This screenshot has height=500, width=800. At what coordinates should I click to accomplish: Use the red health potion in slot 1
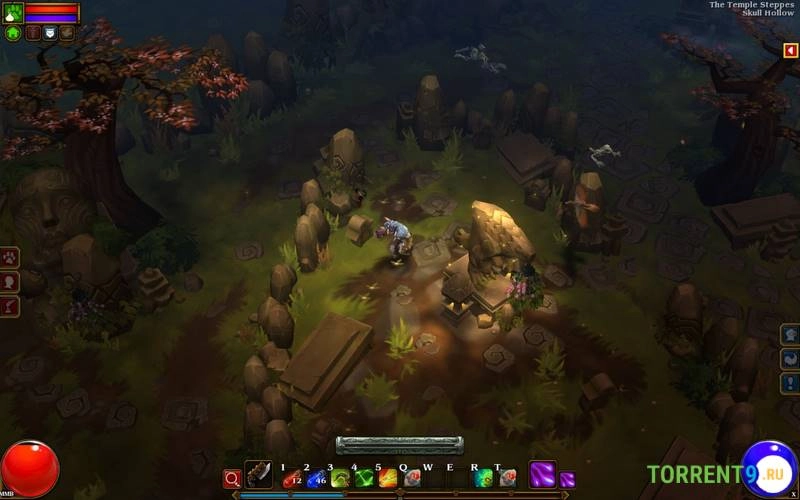(x=292, y=479)
